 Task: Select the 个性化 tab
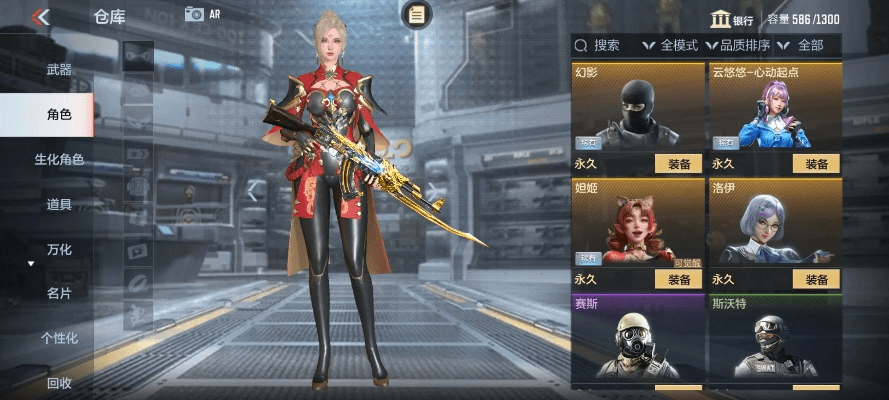[x=59, y=338]
